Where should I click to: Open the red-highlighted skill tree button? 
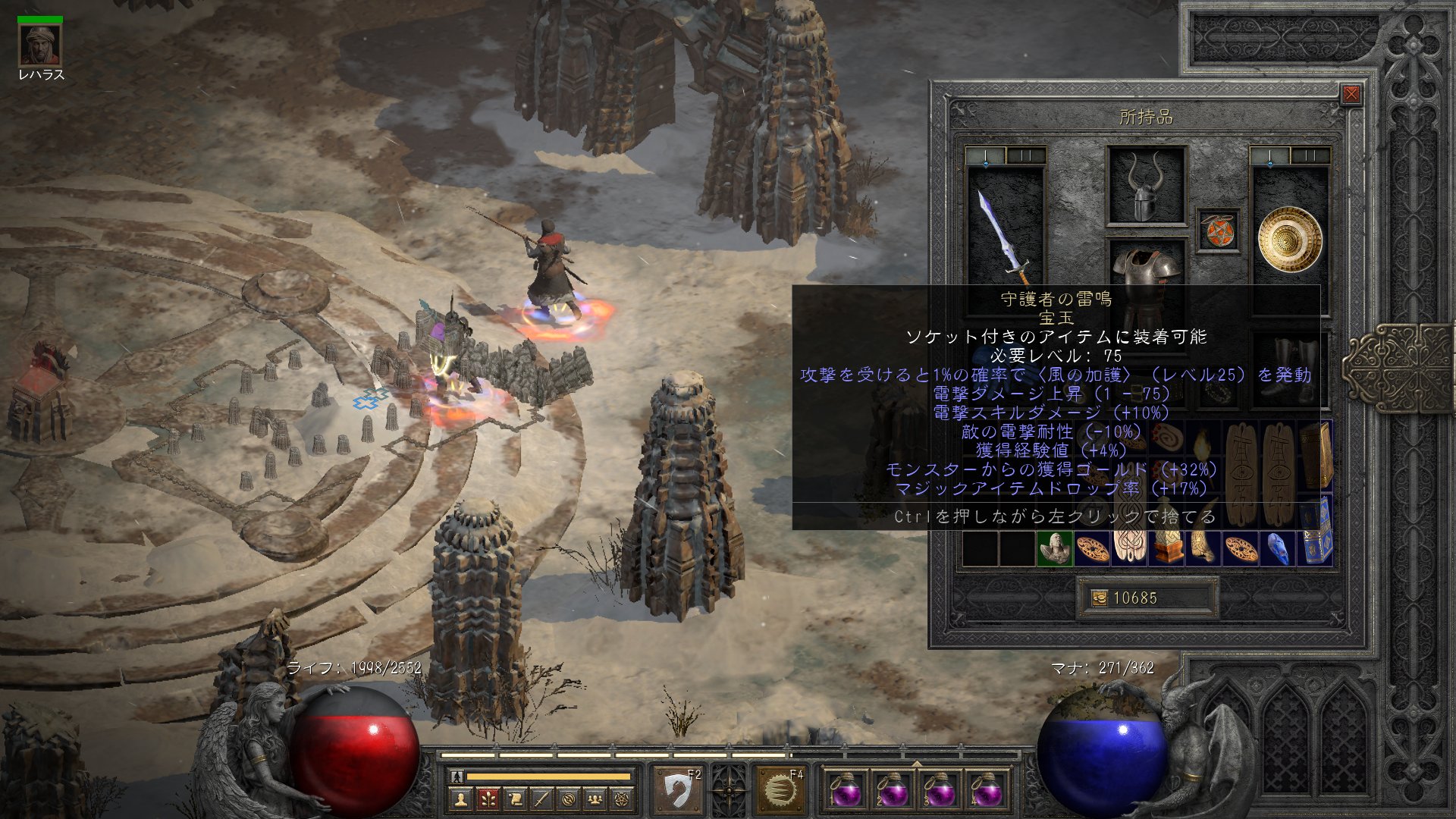point(488,799)
